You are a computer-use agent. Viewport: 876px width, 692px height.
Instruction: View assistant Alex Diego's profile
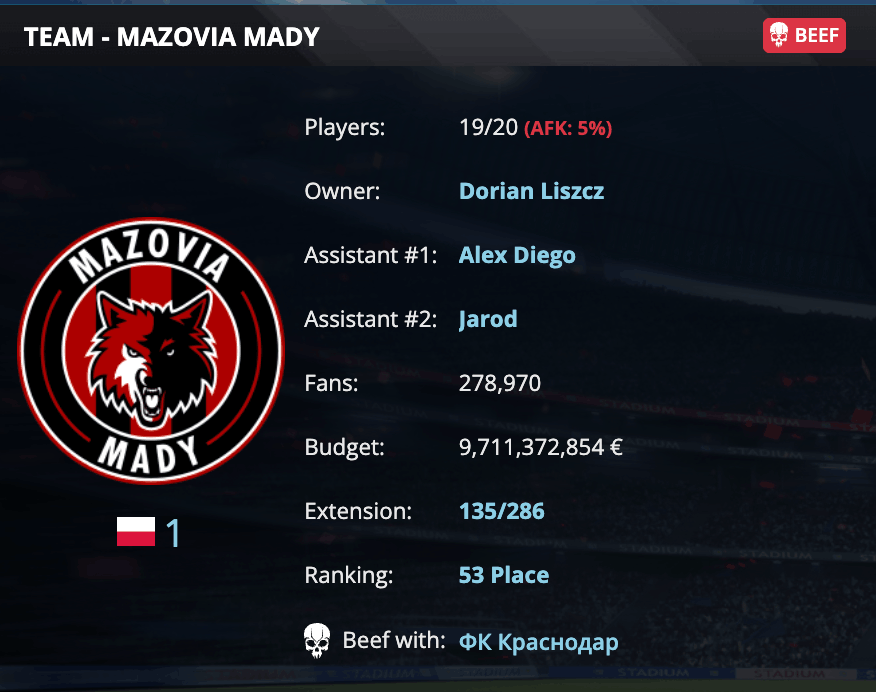pos(517,255)
